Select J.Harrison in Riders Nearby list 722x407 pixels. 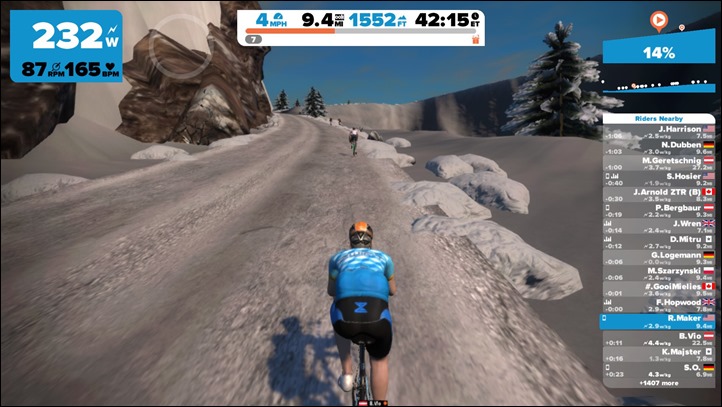tap(658, 132)
